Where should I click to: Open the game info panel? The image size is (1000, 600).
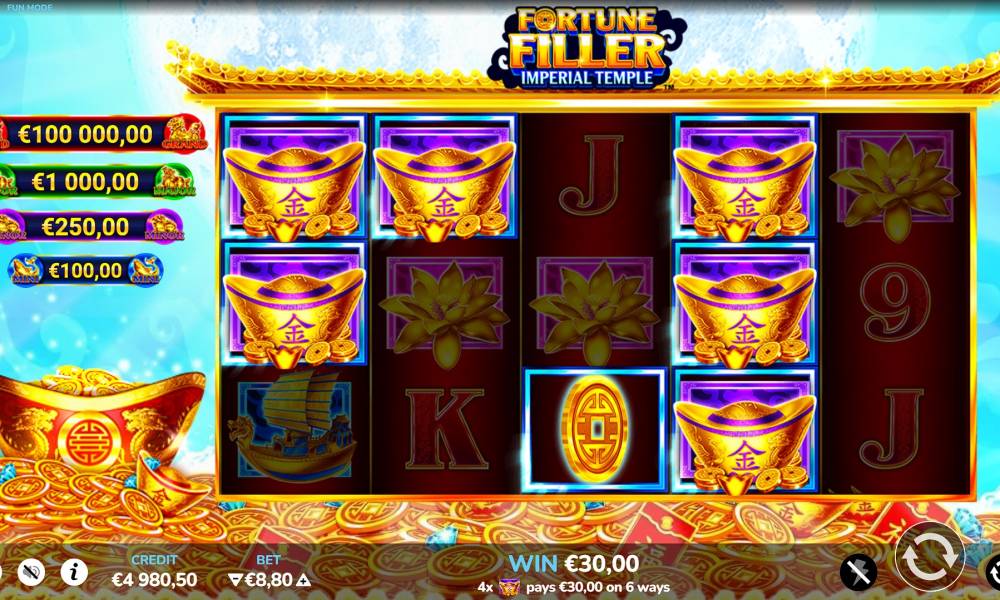[x=73, y=572]
